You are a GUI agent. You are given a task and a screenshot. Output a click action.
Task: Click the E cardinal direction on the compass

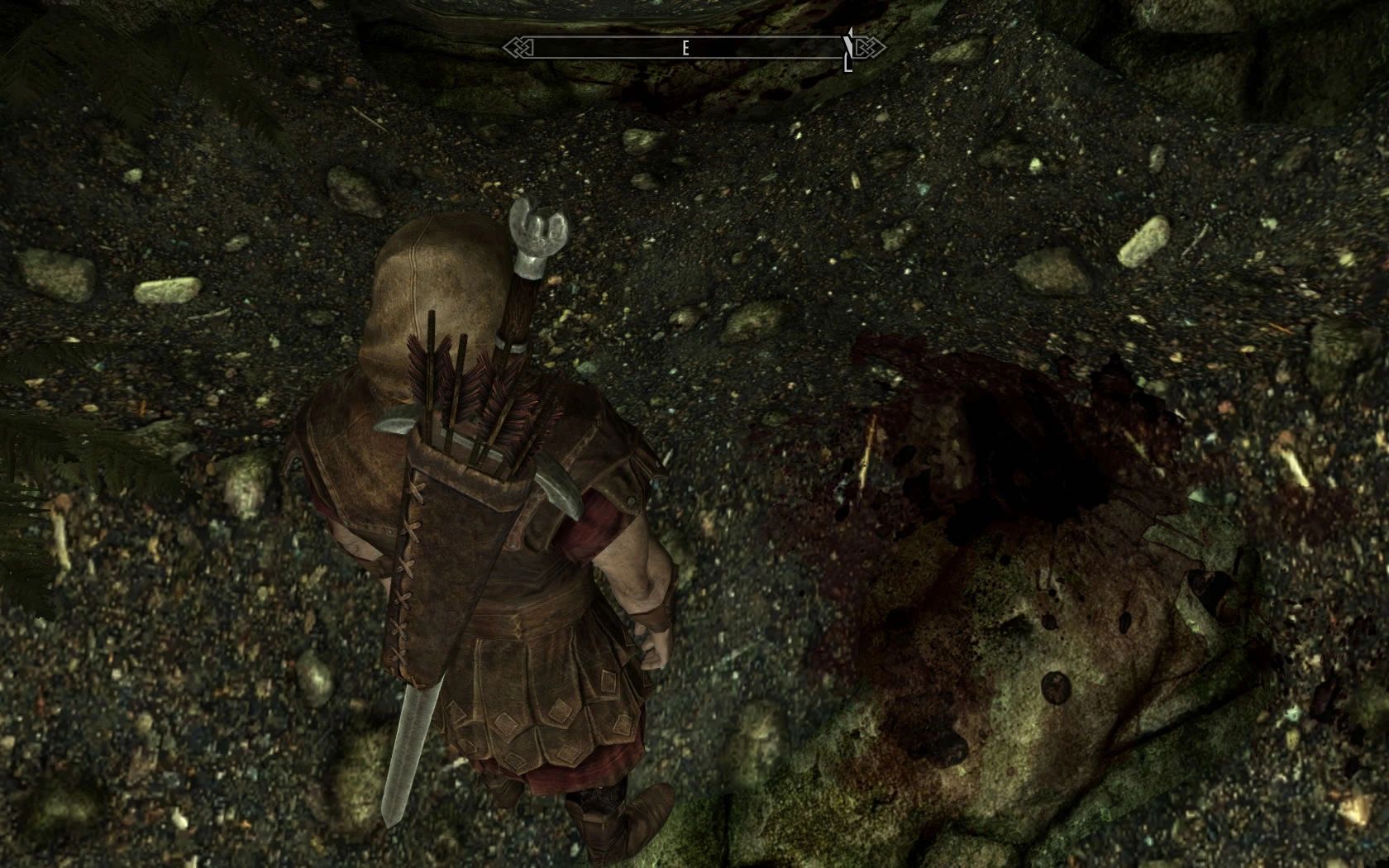pyautogui.click(x=685, y=47)
